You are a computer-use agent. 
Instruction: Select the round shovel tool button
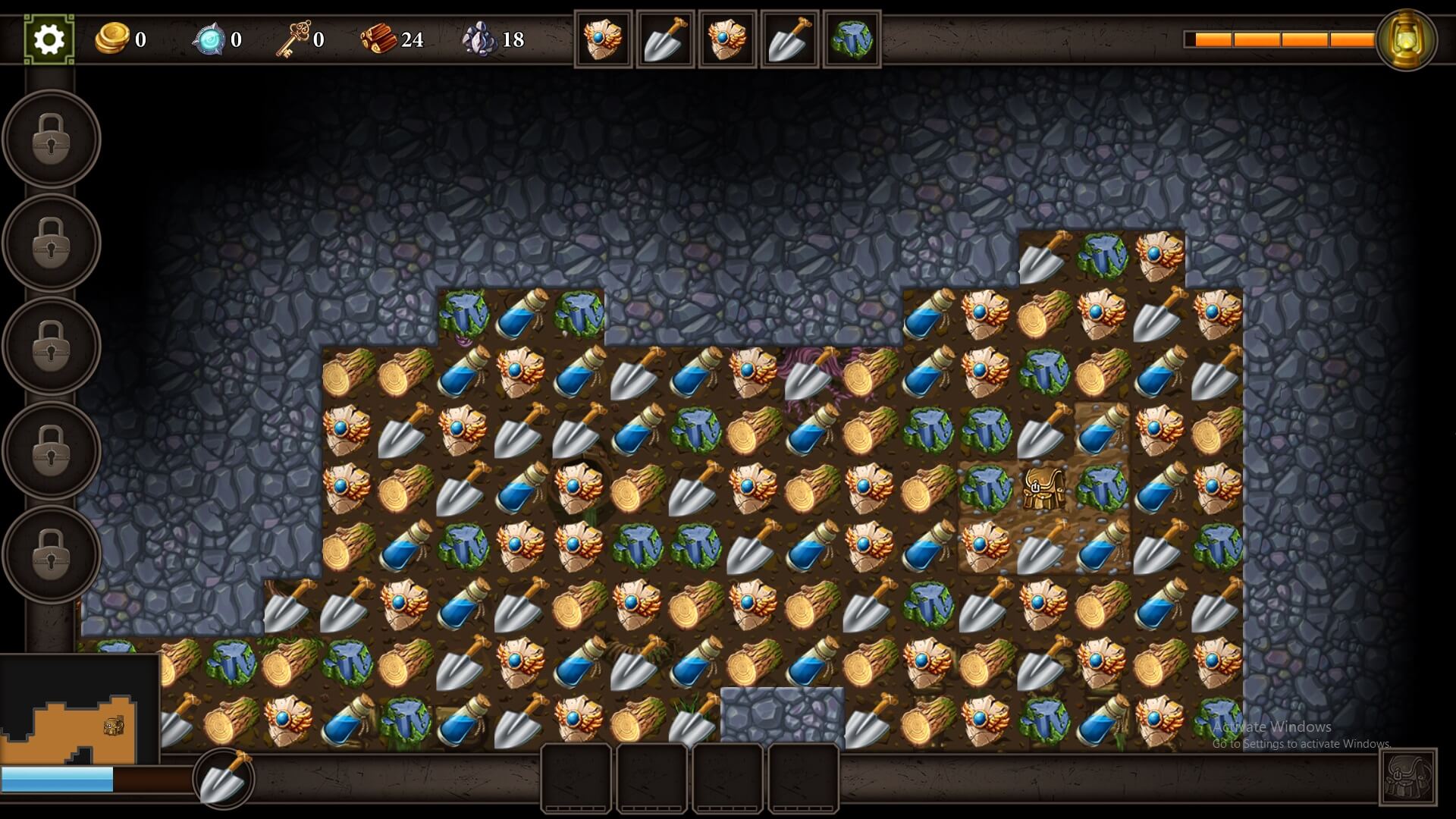point(224,778)
